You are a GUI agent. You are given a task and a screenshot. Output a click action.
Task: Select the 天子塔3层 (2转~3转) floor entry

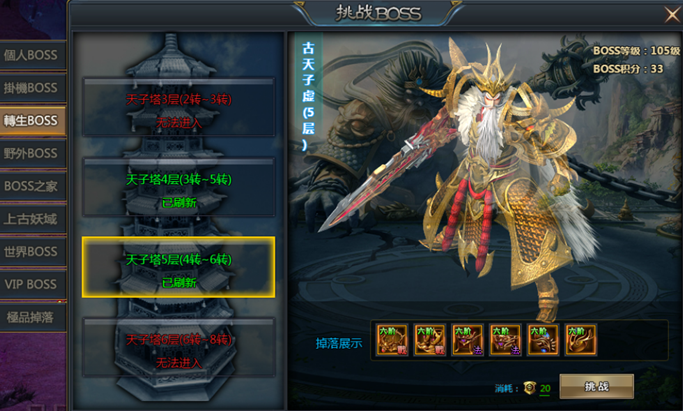[178, 109]
